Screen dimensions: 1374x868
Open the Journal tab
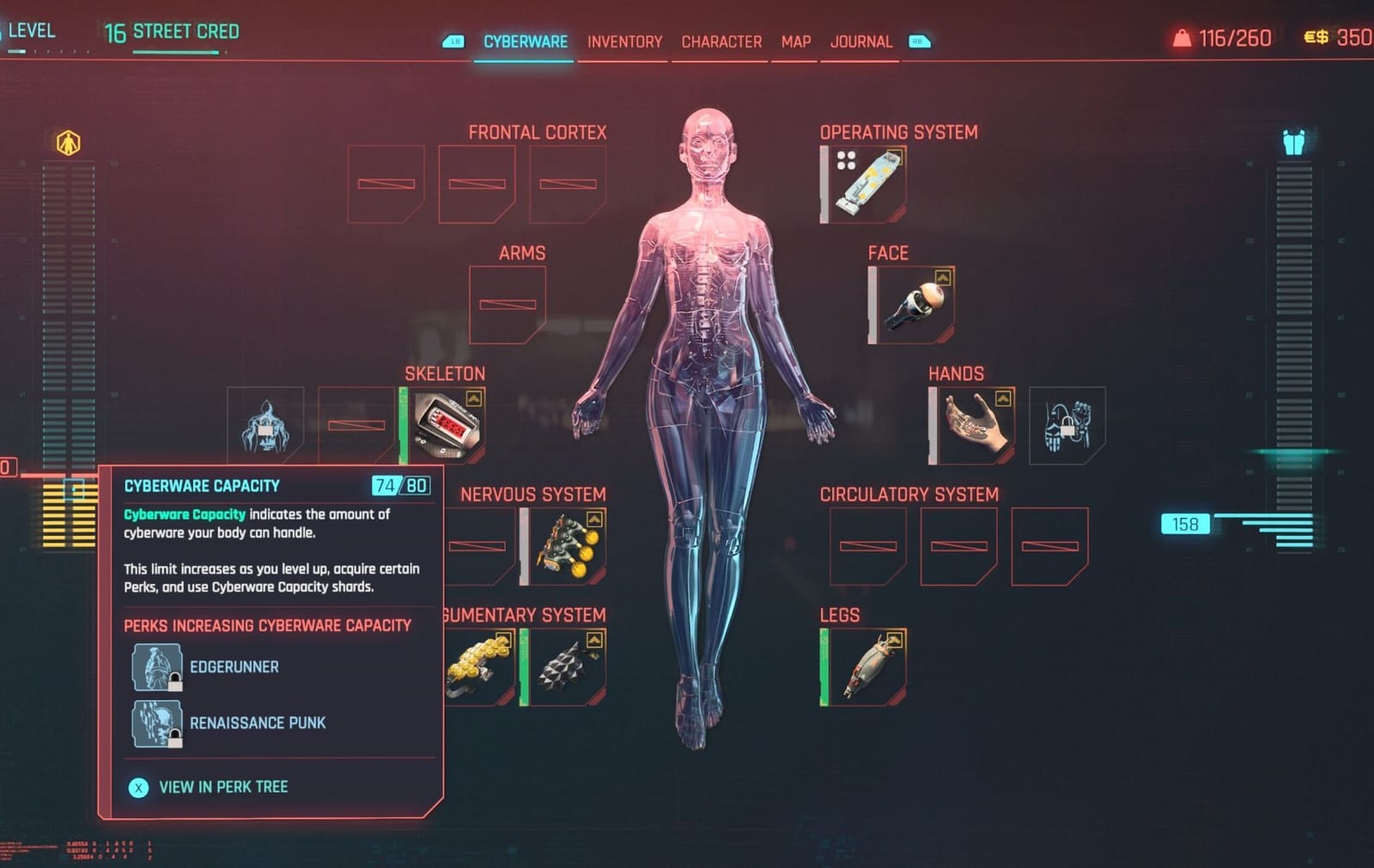pos(860,41)
